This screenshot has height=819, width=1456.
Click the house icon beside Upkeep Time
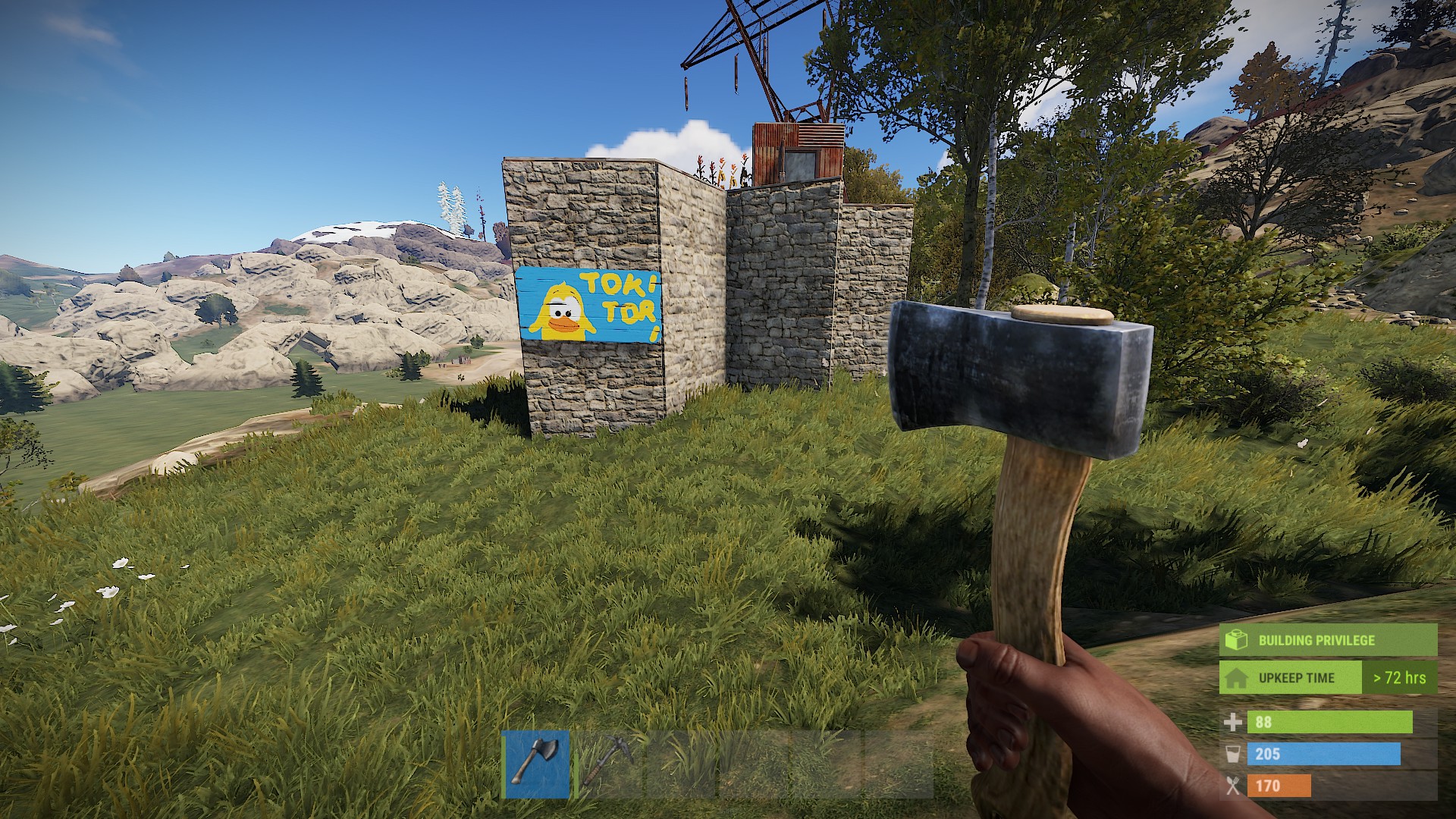tap(1235, 678)
